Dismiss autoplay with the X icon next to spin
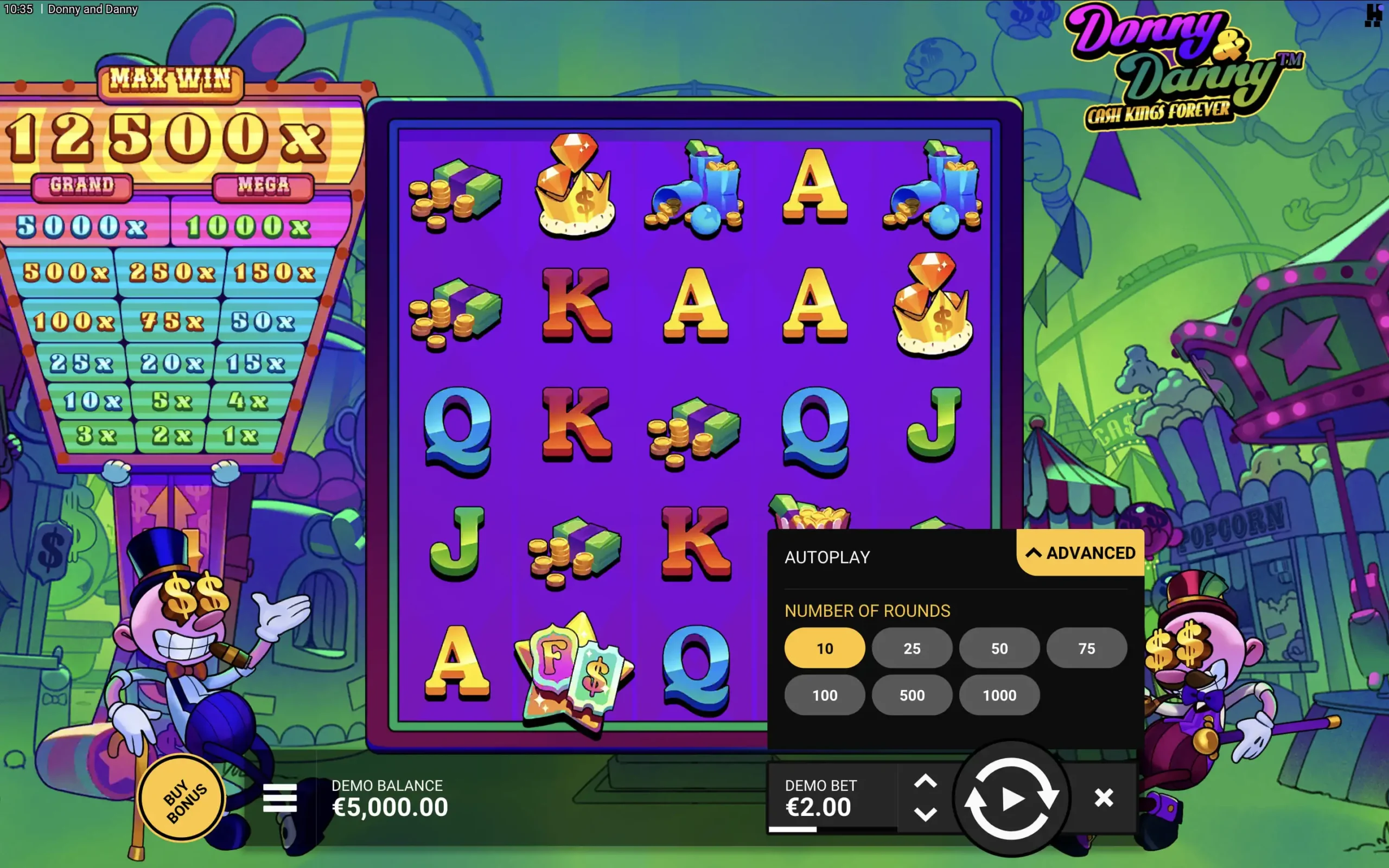Viewport: 1389px width, 868px height. click(x=1103, y=798)
